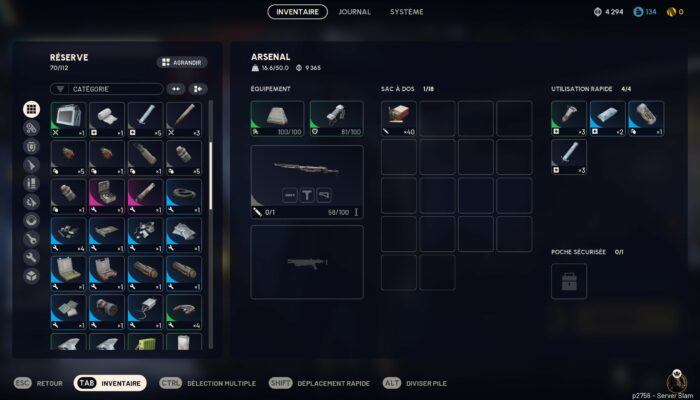This screenshot has width=700, height=400.
Task: Select the grey syringe quick use item
Action: click(x=568, y=157)
